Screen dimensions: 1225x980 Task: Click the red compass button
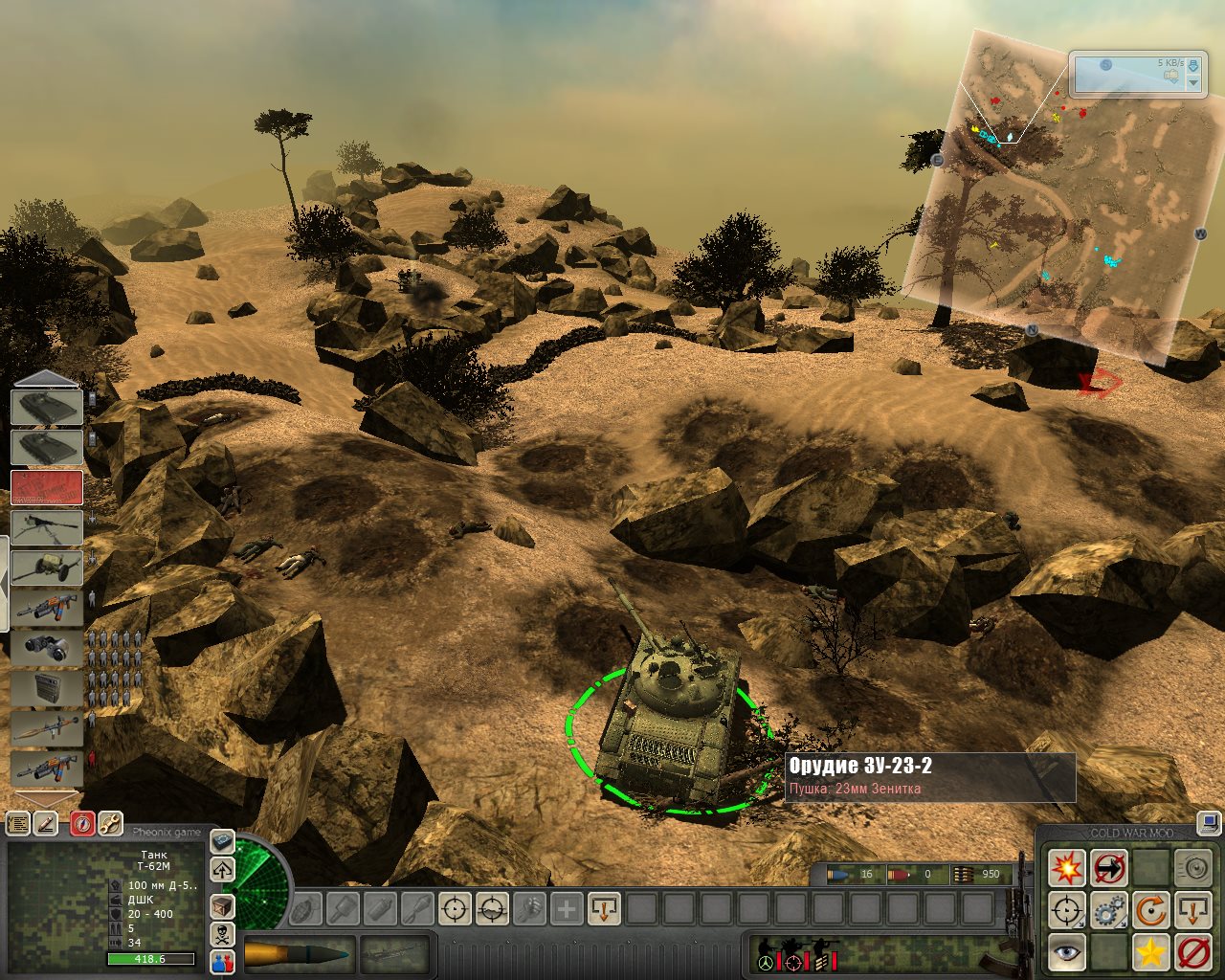coord(82,823)
